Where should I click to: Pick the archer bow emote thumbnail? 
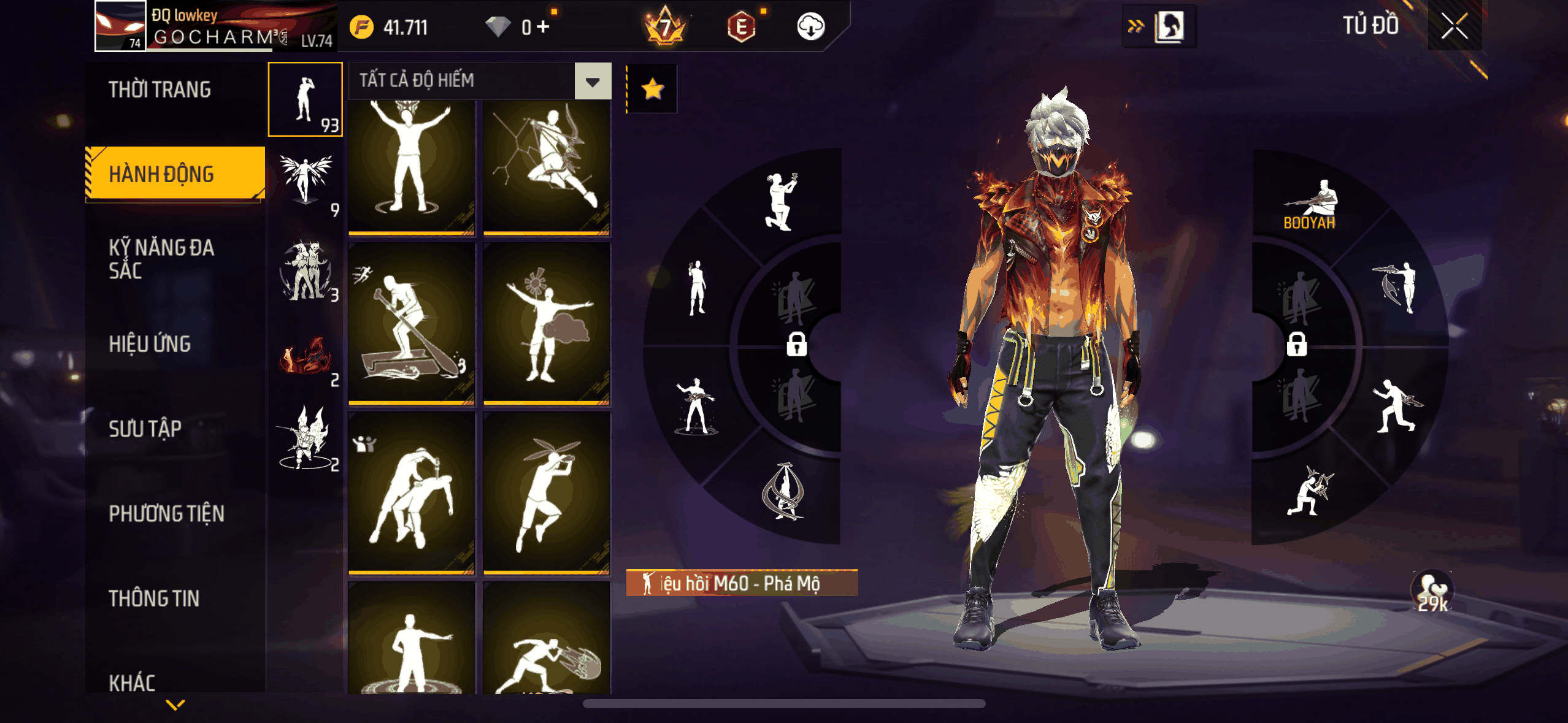[x=547, y=167]
